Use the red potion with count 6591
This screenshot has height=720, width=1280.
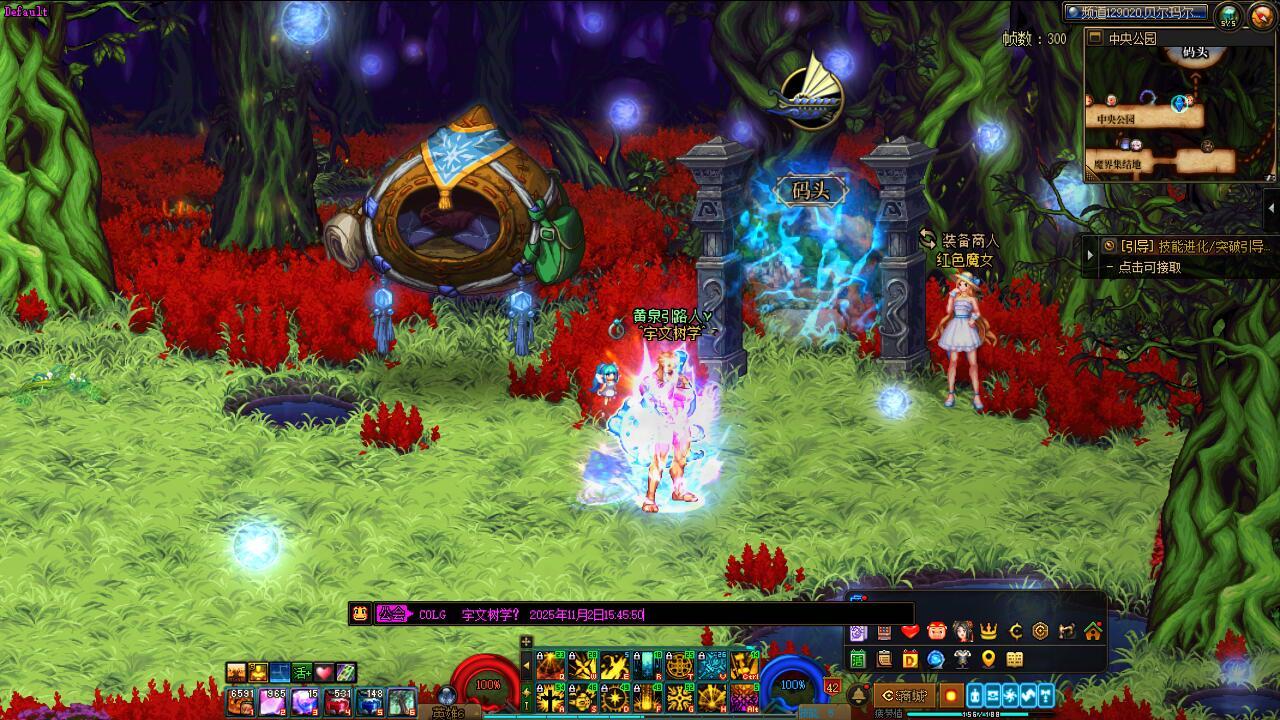241,701
